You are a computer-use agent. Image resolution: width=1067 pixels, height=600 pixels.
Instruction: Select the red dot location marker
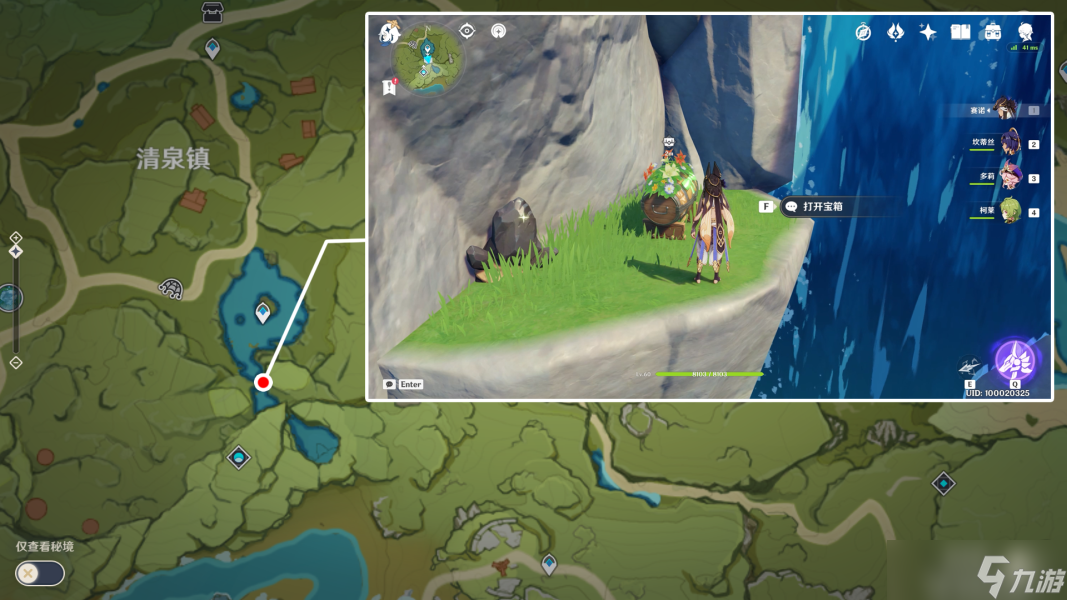tap(263, 382)
